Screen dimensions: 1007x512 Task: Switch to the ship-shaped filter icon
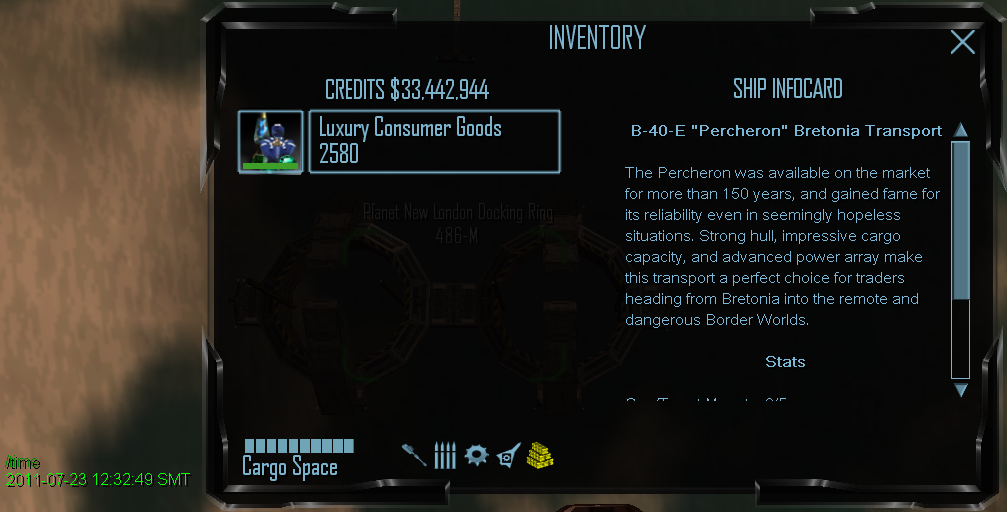coord(508,456)
